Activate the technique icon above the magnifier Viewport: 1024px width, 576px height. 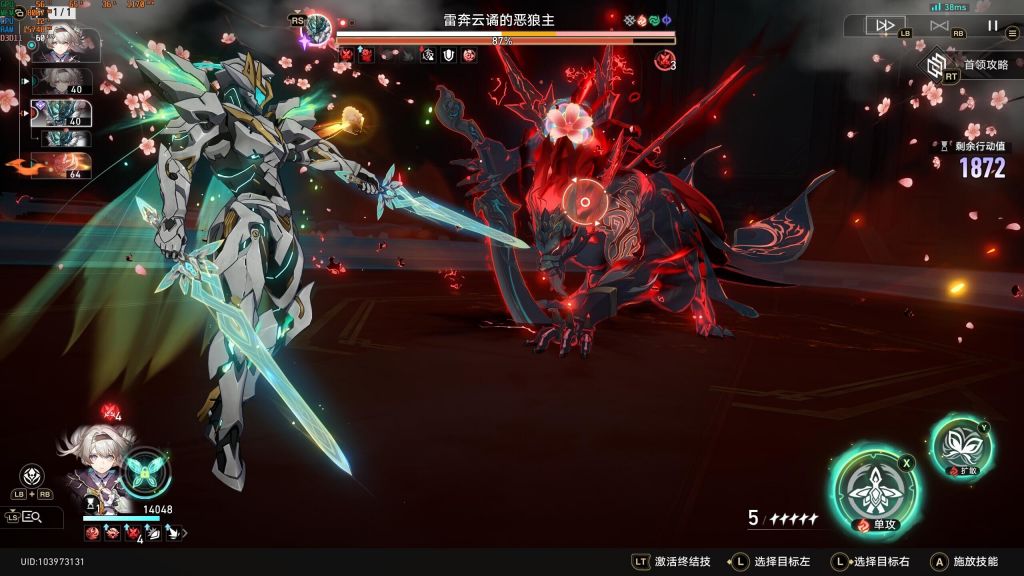pyautogui.click(x=31, y=475)
